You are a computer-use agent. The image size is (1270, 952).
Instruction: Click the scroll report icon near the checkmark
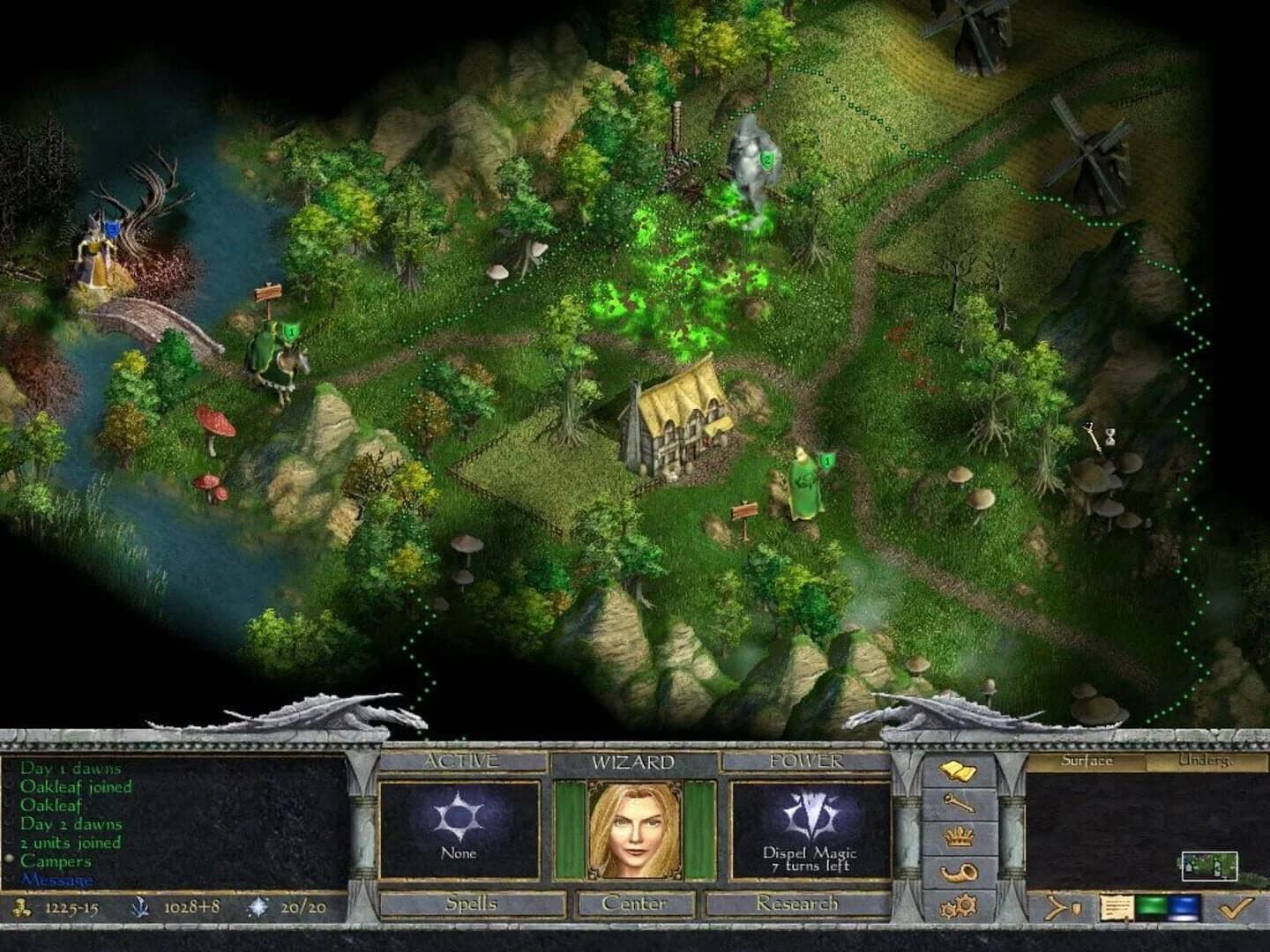click(1116, 907)
